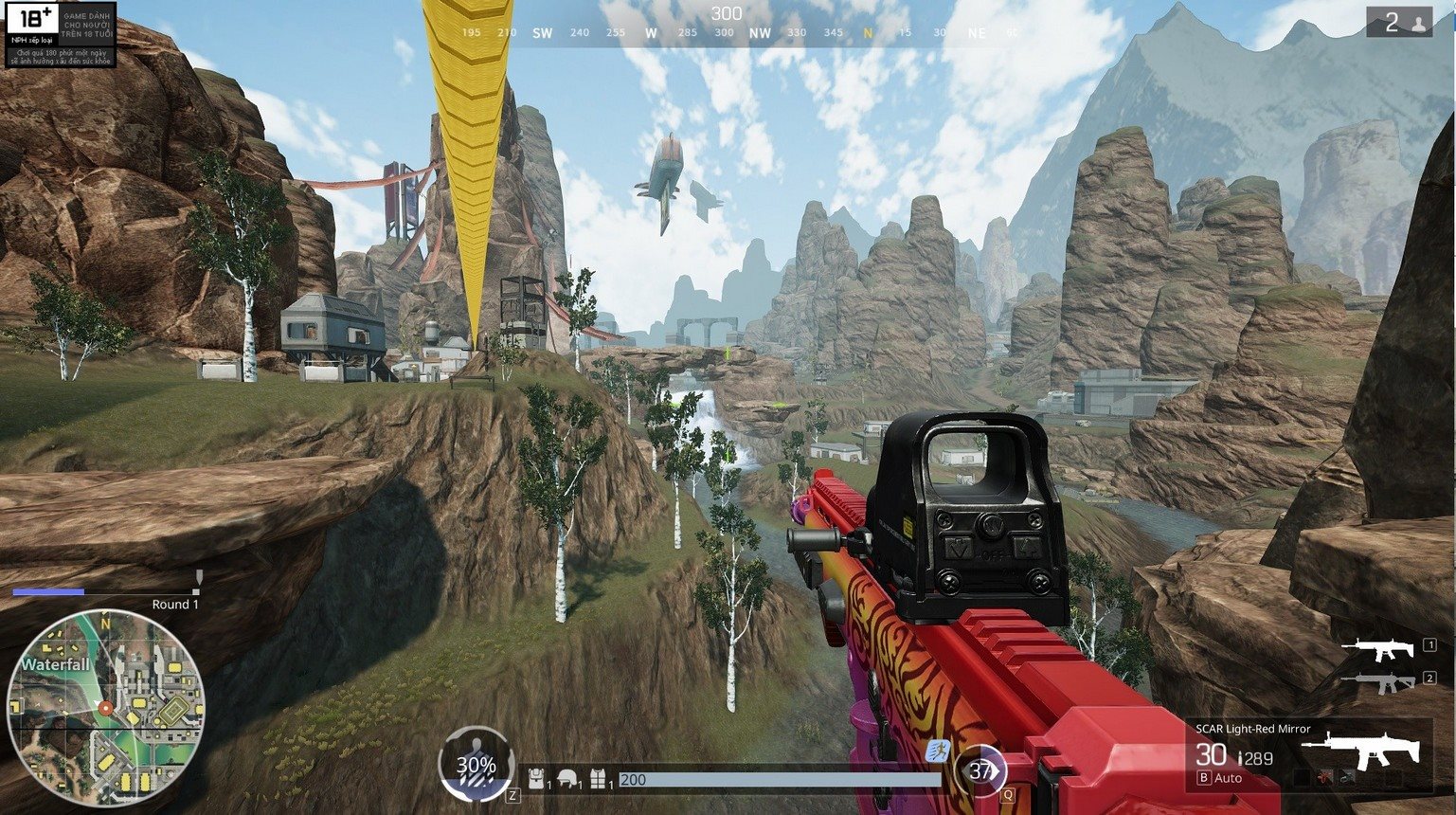Click the helmet armor icon
Image resolution: width=1456 pixels, height=815 pixels.
pos(567,779)
